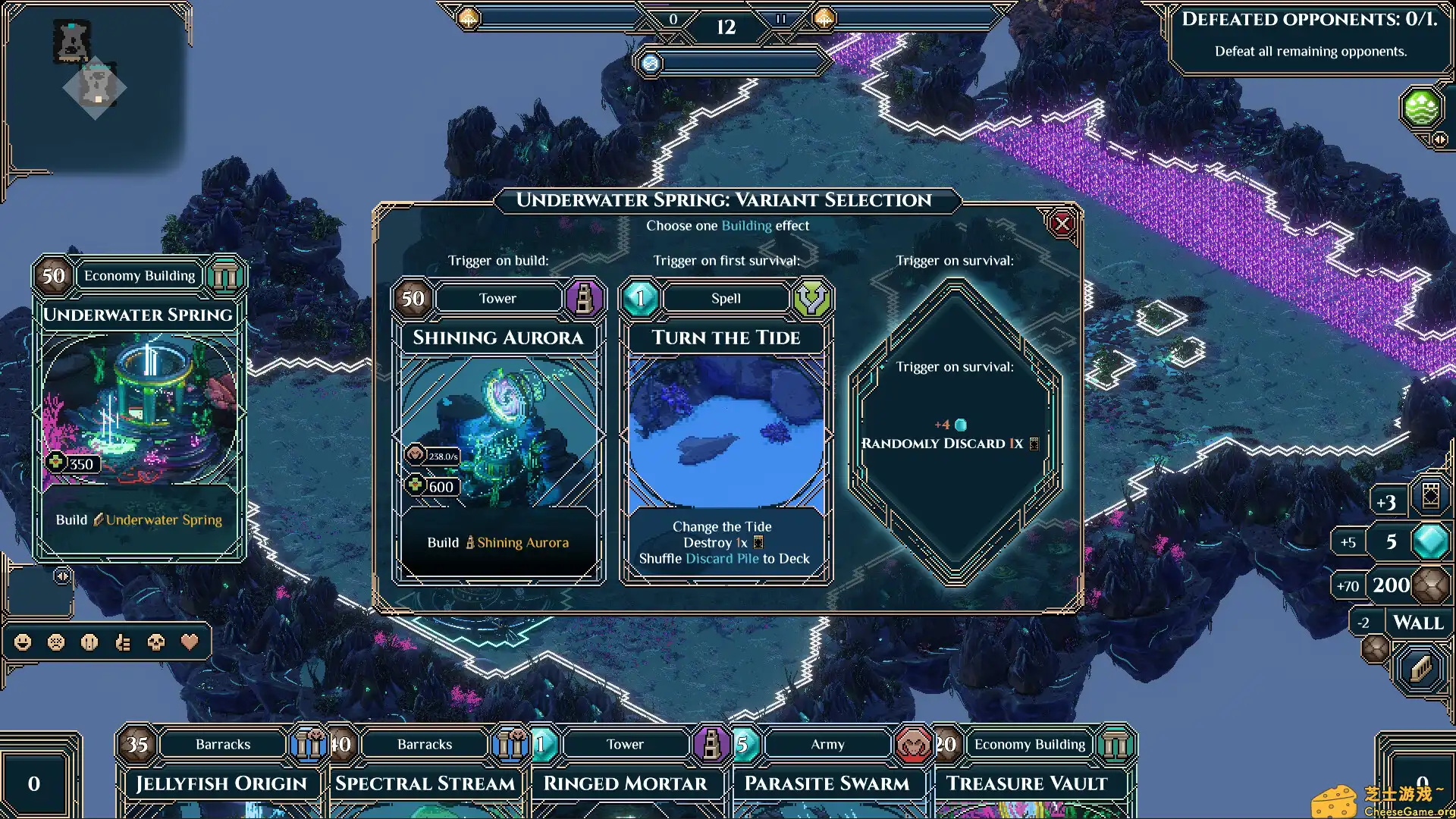Image resolution: width=1456 pixels, height=819 pixels.
Task: Click the pause button at top of screen
Action: click(x=780, y=19)
